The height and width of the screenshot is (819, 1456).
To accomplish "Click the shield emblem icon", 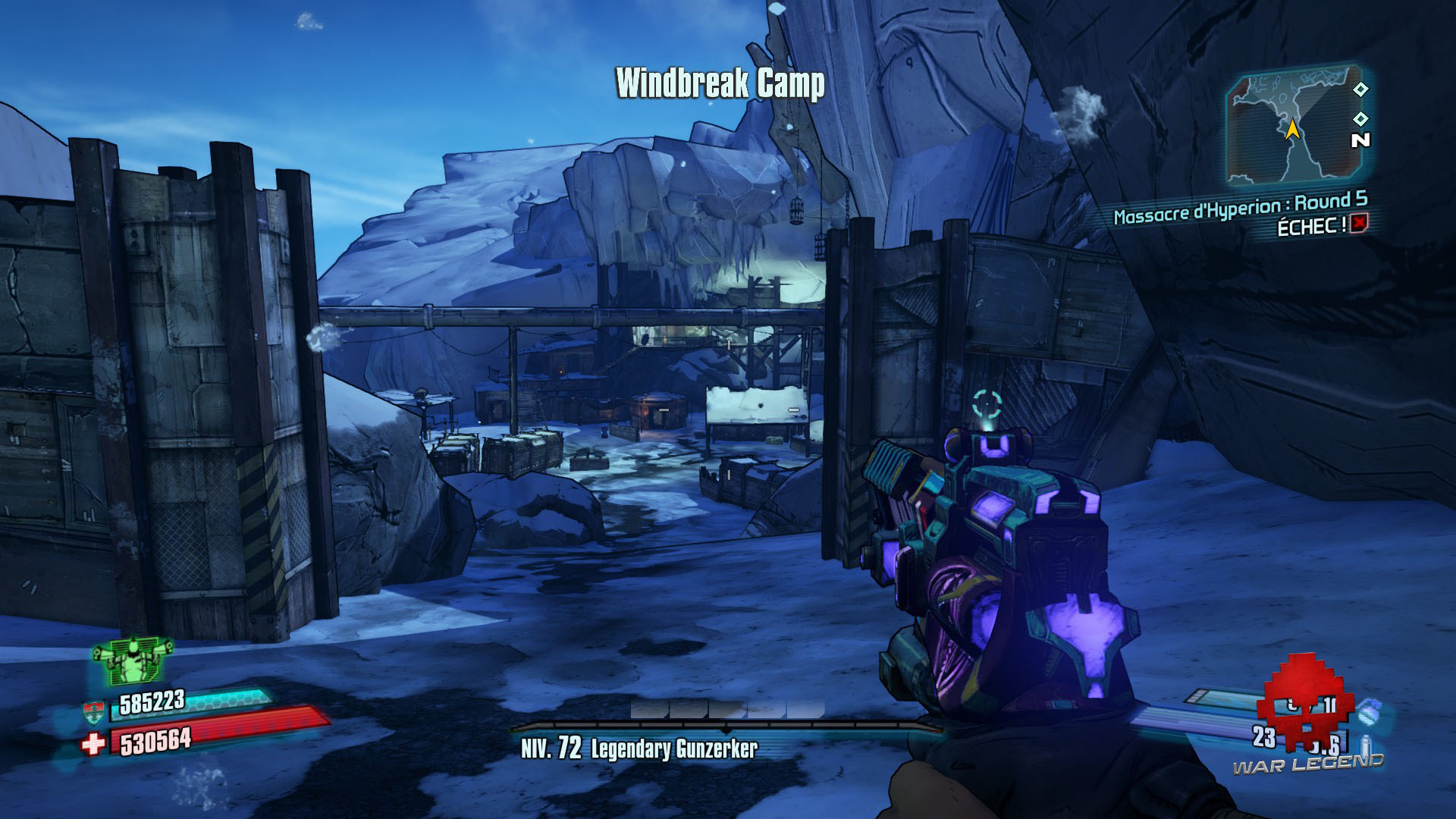I will (93, 713).
